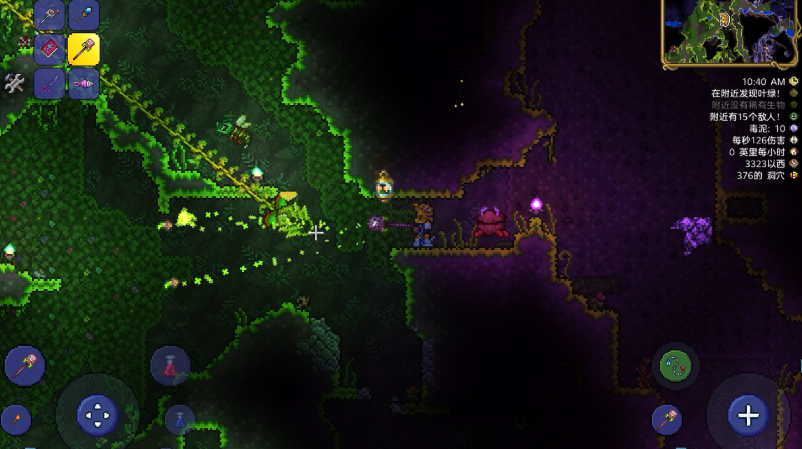Activate the green grappling hook button

point(675,366)
